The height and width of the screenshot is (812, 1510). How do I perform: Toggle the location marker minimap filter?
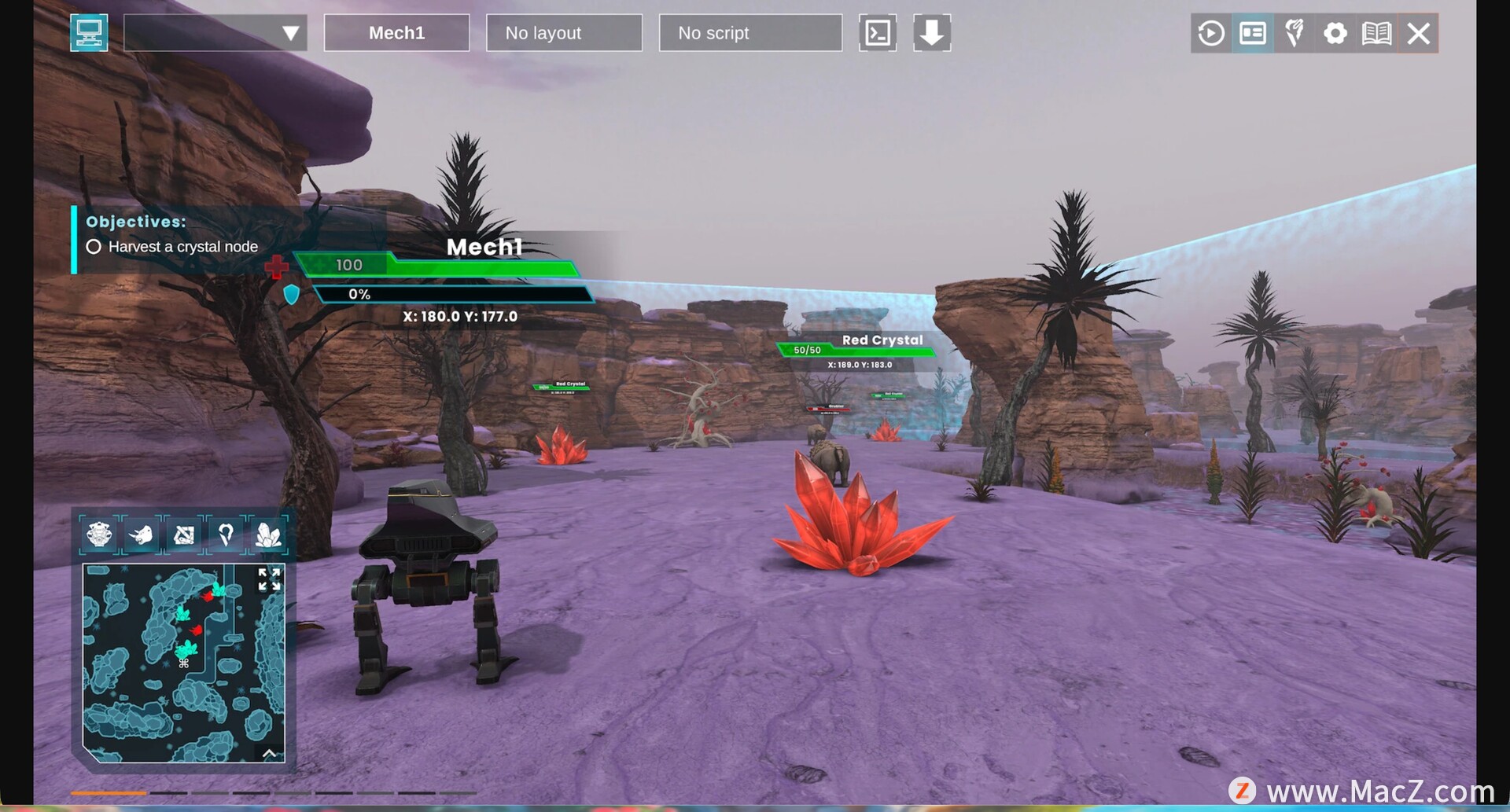point(226,535)
